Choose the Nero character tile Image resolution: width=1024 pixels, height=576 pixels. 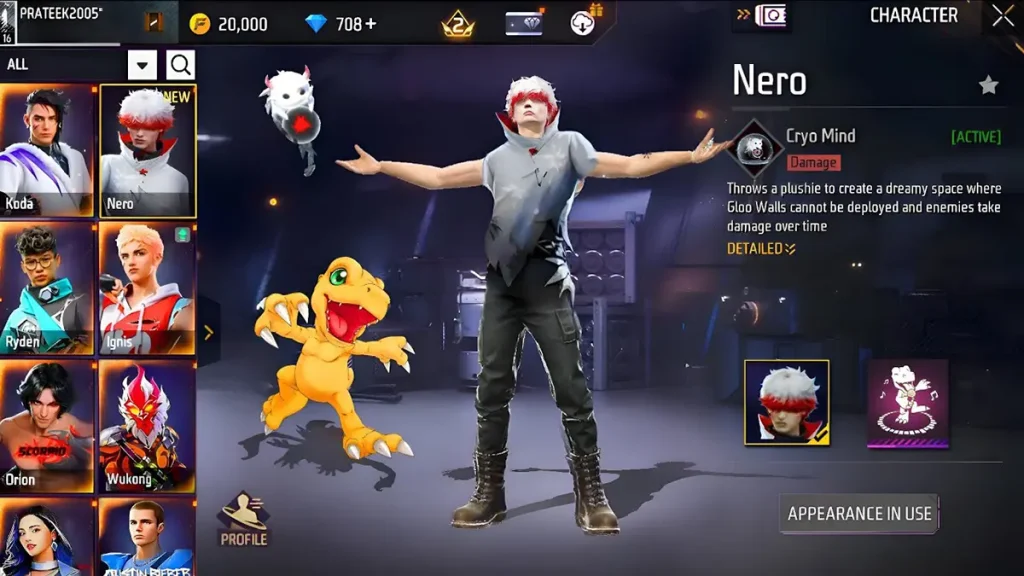click(x=148, y=150)
